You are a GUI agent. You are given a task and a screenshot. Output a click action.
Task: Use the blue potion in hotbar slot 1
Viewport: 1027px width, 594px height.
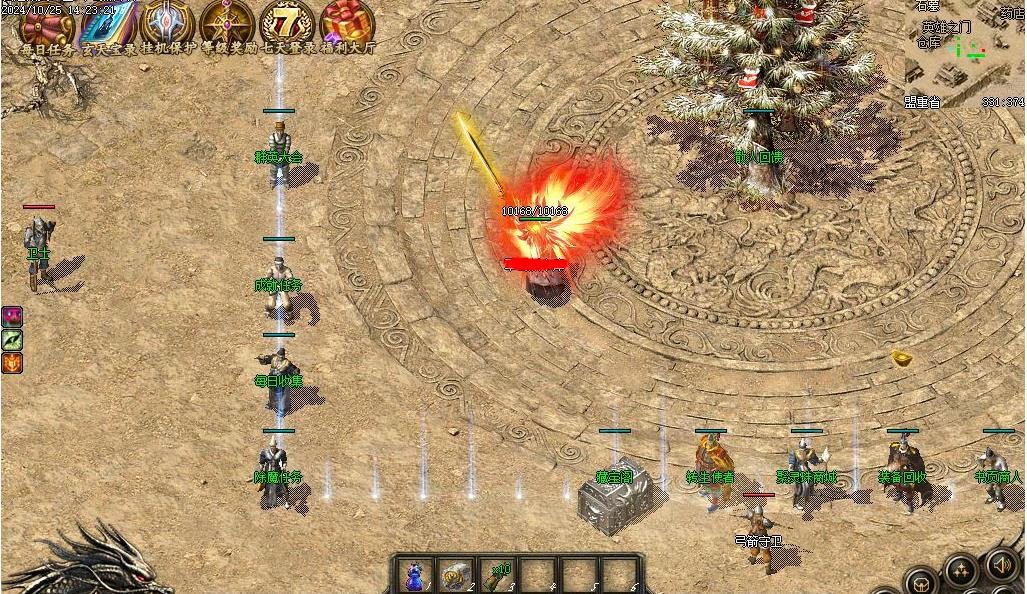[413, 575]
